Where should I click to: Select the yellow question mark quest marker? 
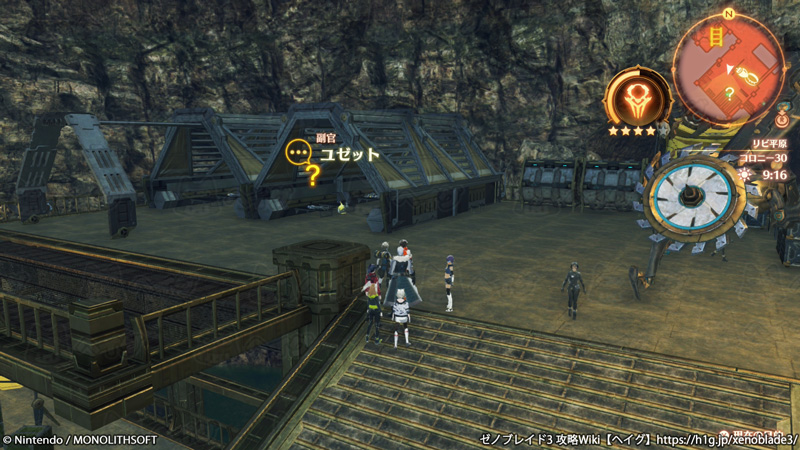click(313, 177)
